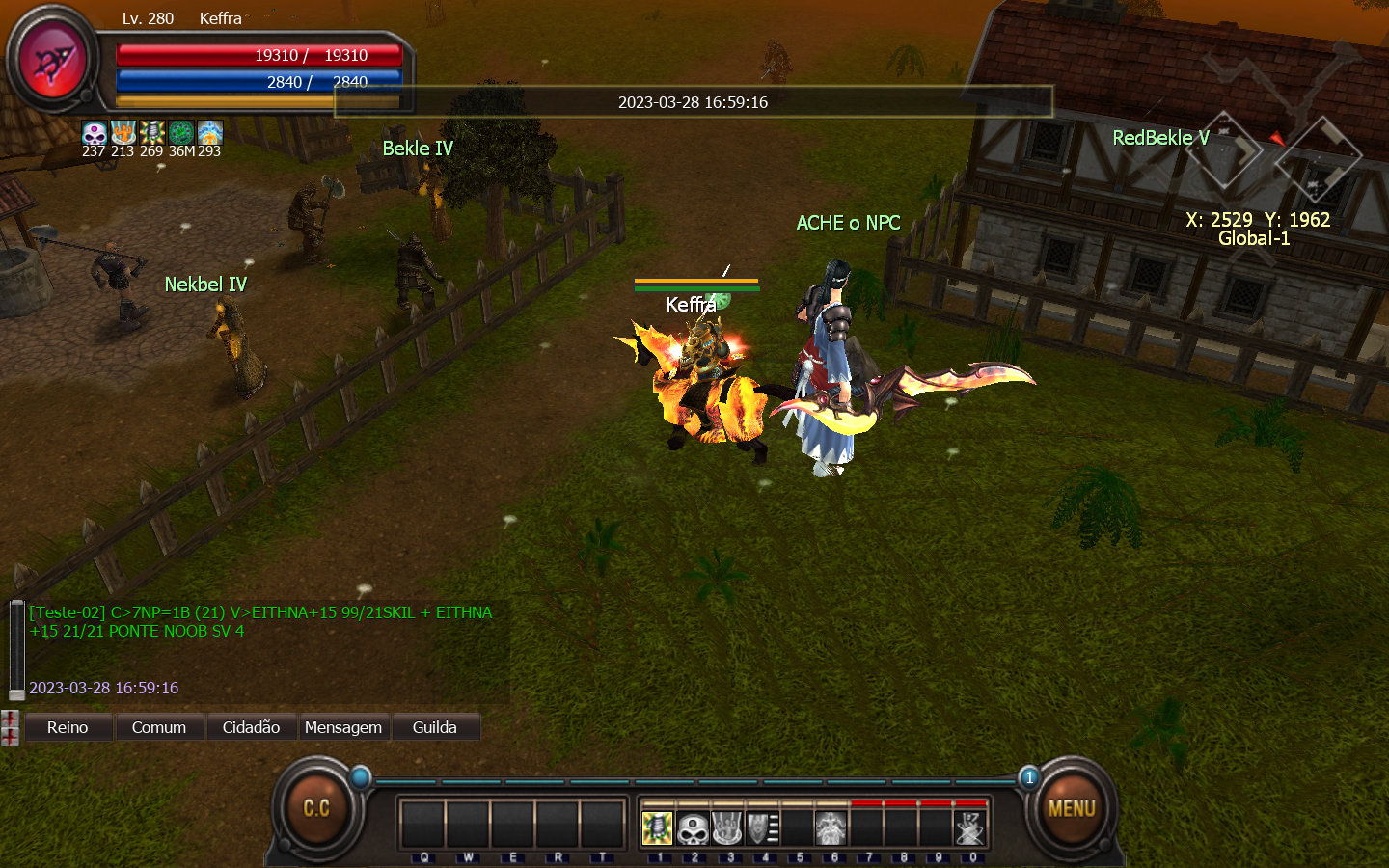The height and width of the screenshot is (868, 1389).
Task: Click the round C.C button
Action: [x=316, y=808]
